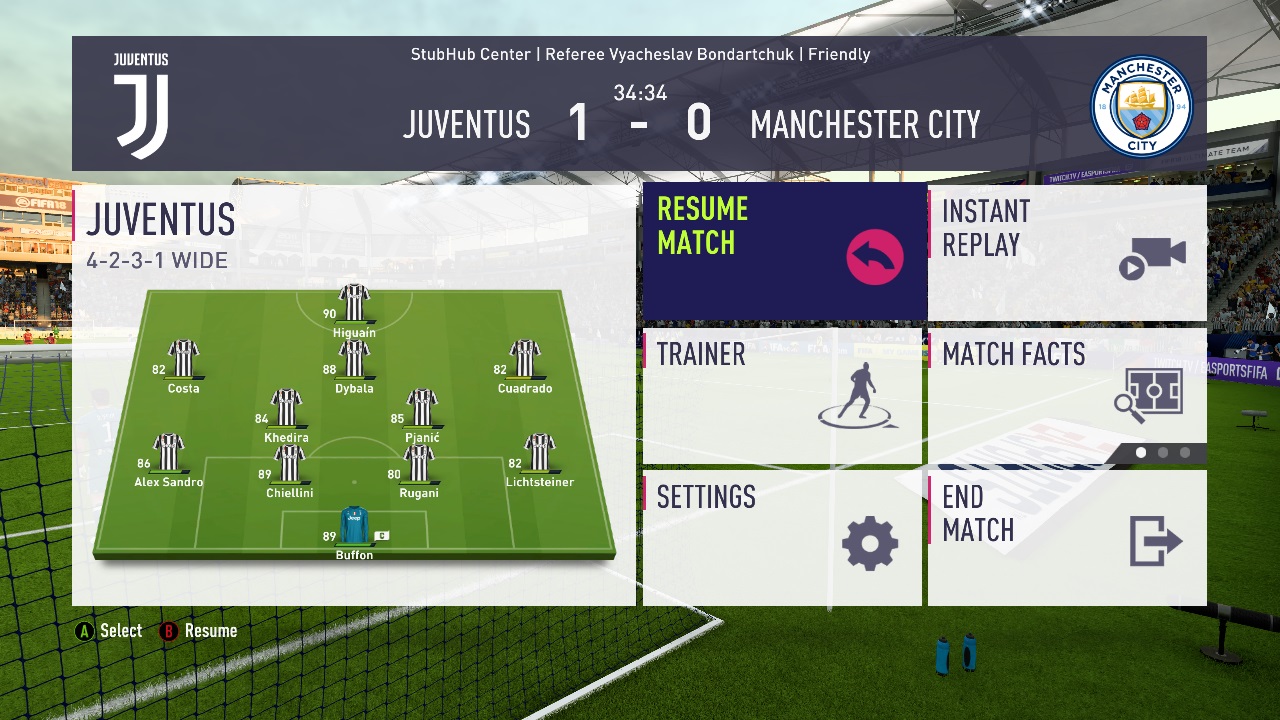Screen dimensions: 1280x720
Task: Open the Settings tile
Action: 782,538
